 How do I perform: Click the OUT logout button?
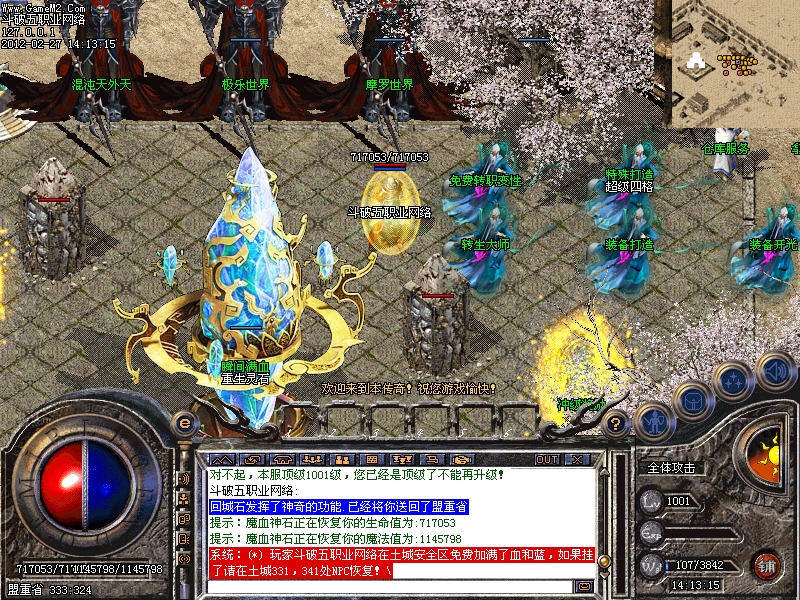coord(547,460)
